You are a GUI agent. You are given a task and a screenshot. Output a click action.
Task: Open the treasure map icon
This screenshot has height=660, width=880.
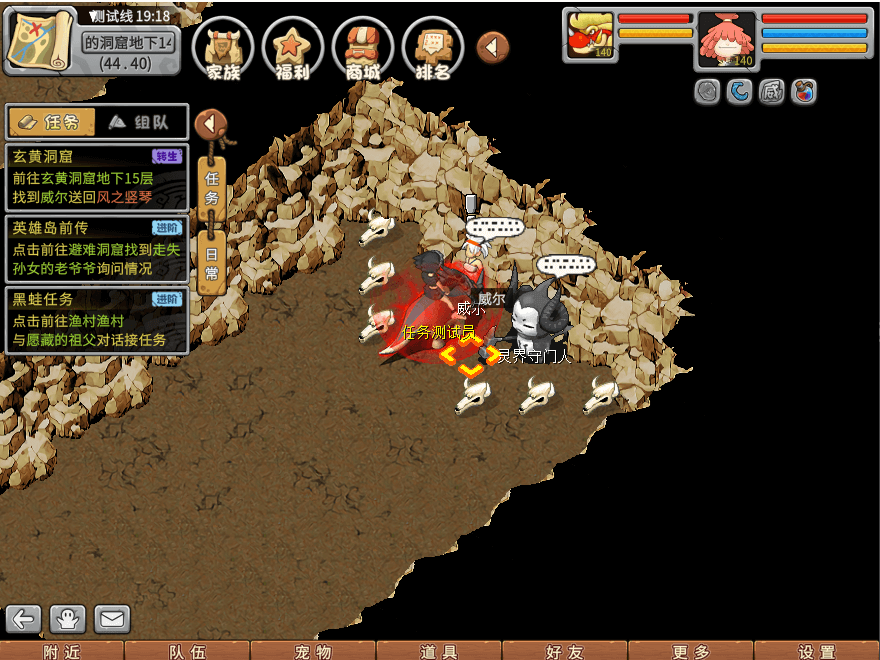(x=40, y=40)
